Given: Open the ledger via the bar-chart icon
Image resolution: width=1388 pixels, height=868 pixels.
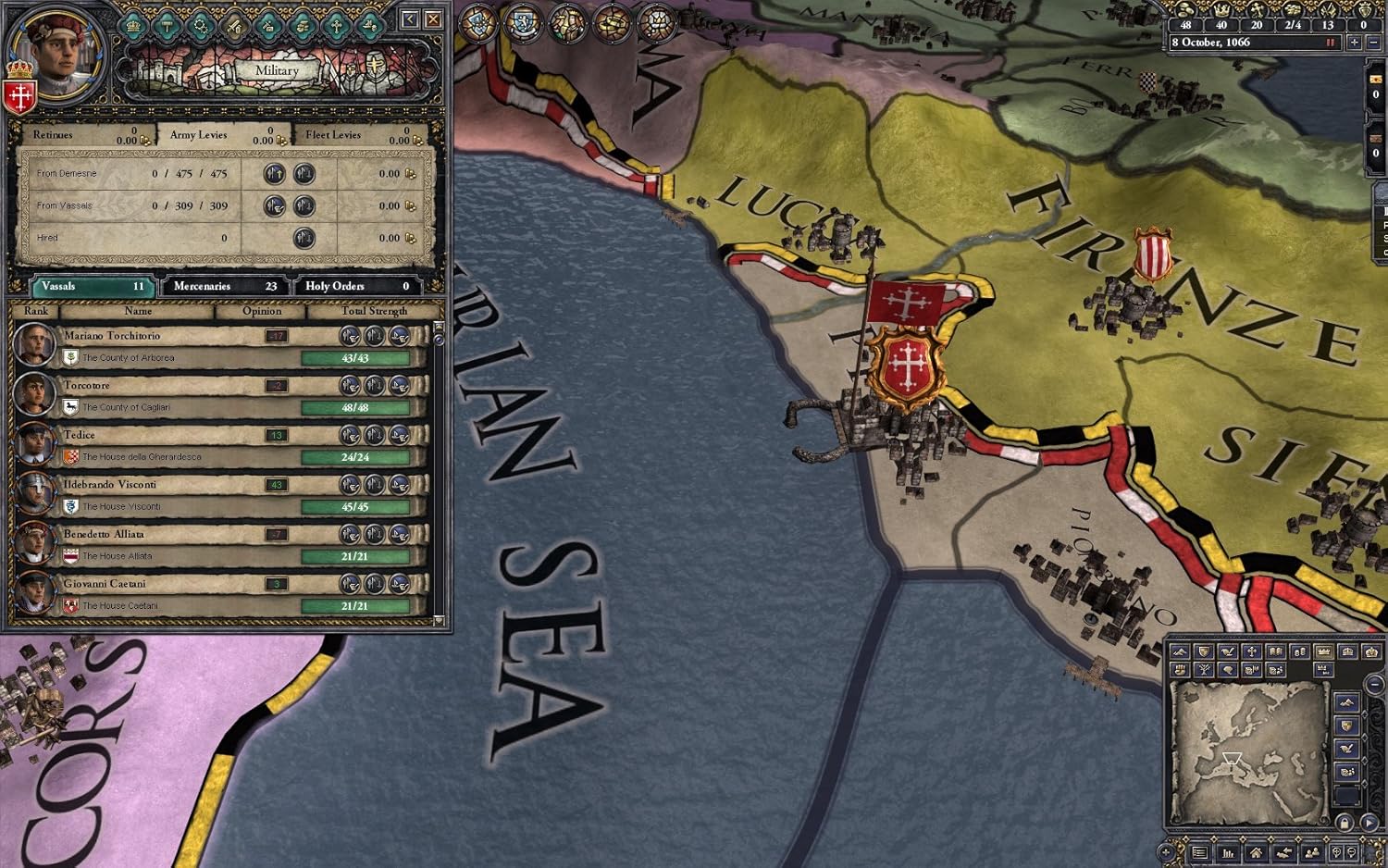Looking at the screenshot, I should click(1228, 853).
